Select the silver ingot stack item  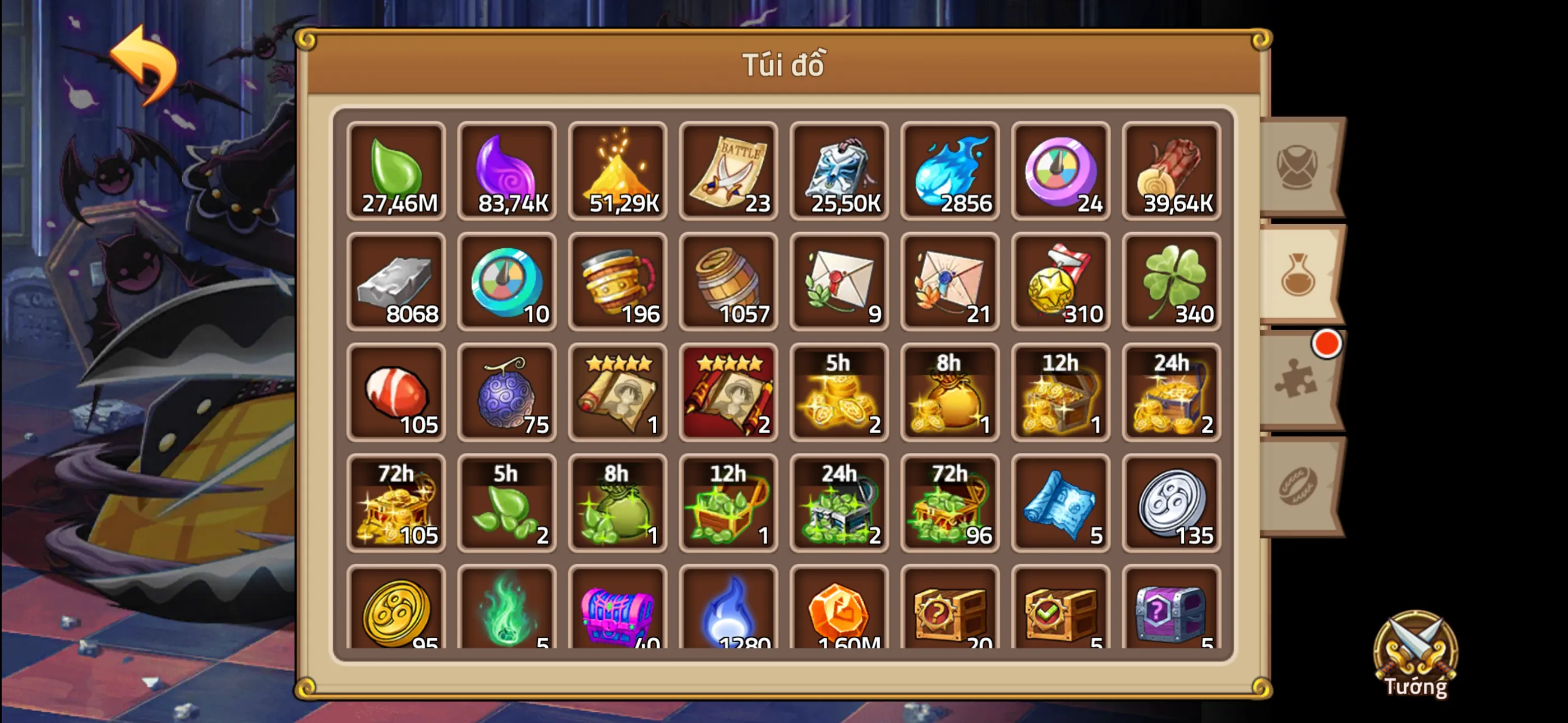click(x=396, y=283)
